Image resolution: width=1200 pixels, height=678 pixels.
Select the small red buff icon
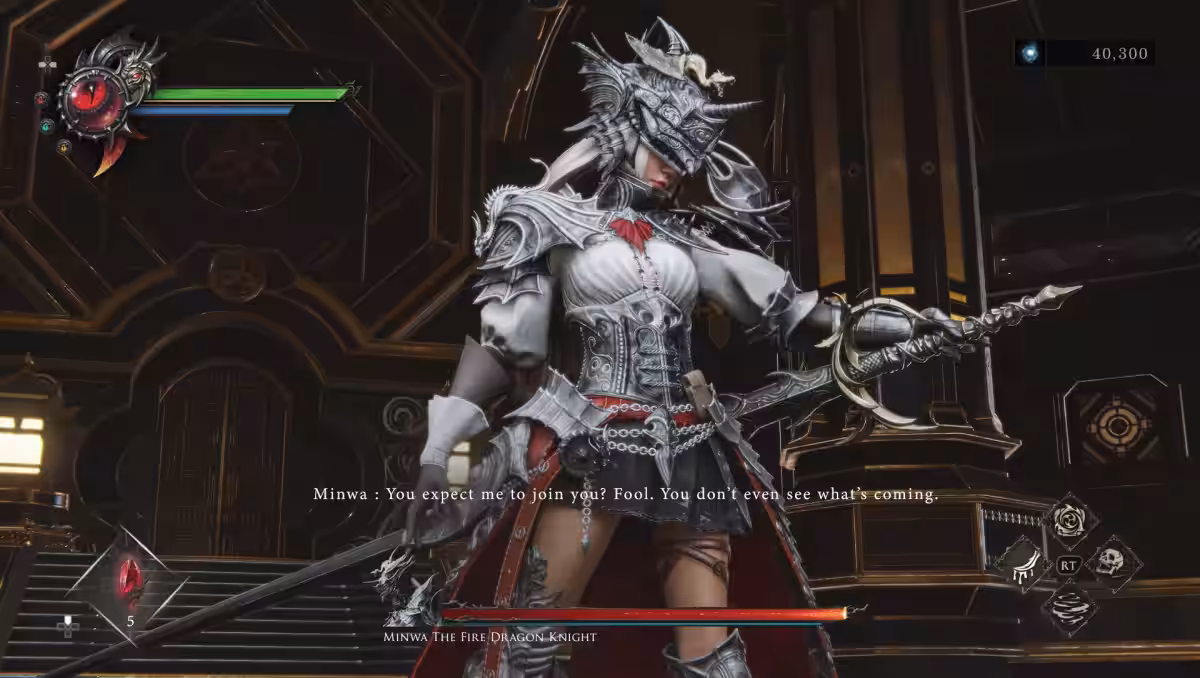click(42, 99)
